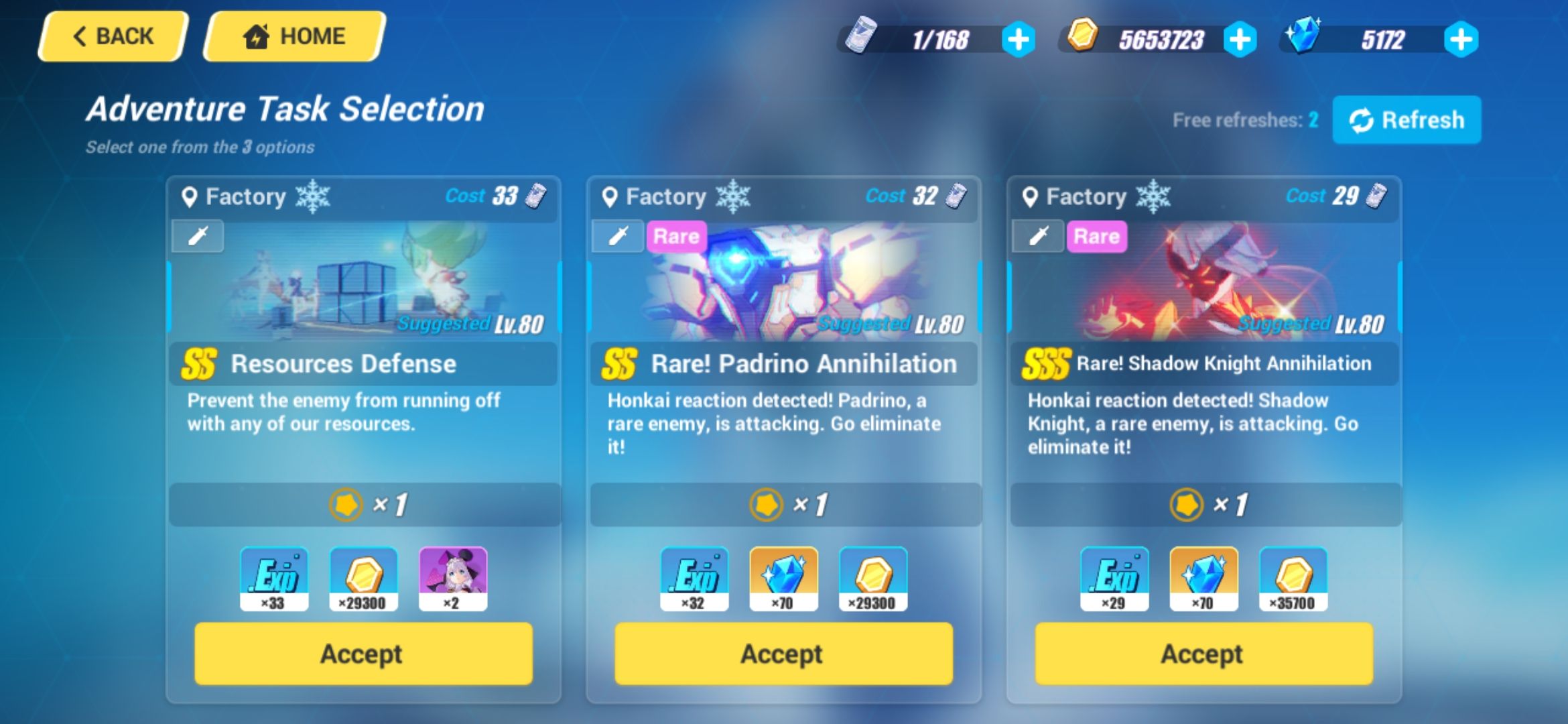Click the plus icon next to gold 5653723
This screenshot has height=724, width=1568.
point(1239,40)
